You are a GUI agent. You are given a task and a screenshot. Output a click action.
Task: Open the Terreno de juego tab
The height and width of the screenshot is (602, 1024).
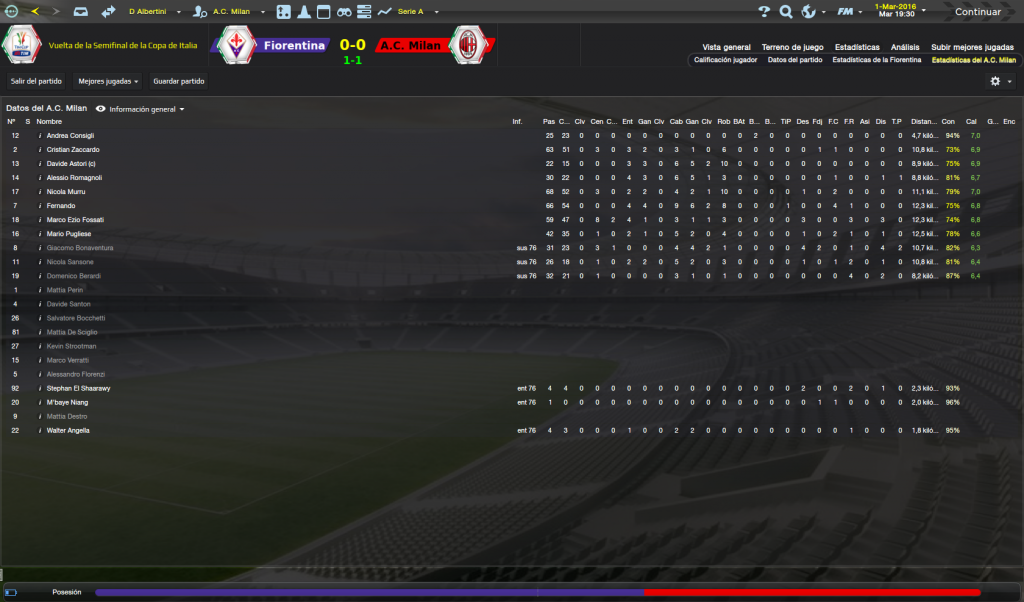click(792, 47)
